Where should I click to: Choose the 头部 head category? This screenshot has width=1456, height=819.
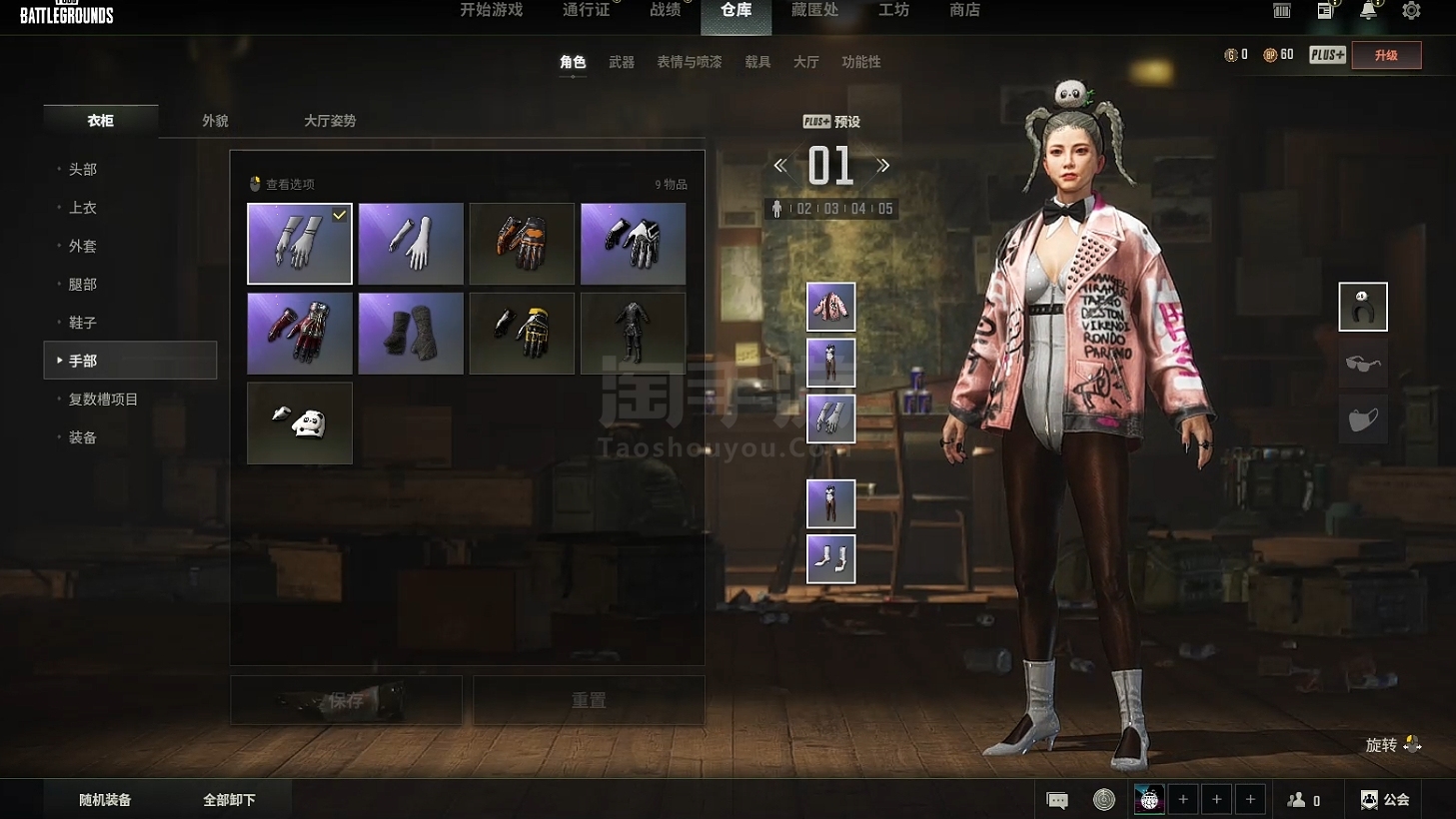[x=83, y=170]
